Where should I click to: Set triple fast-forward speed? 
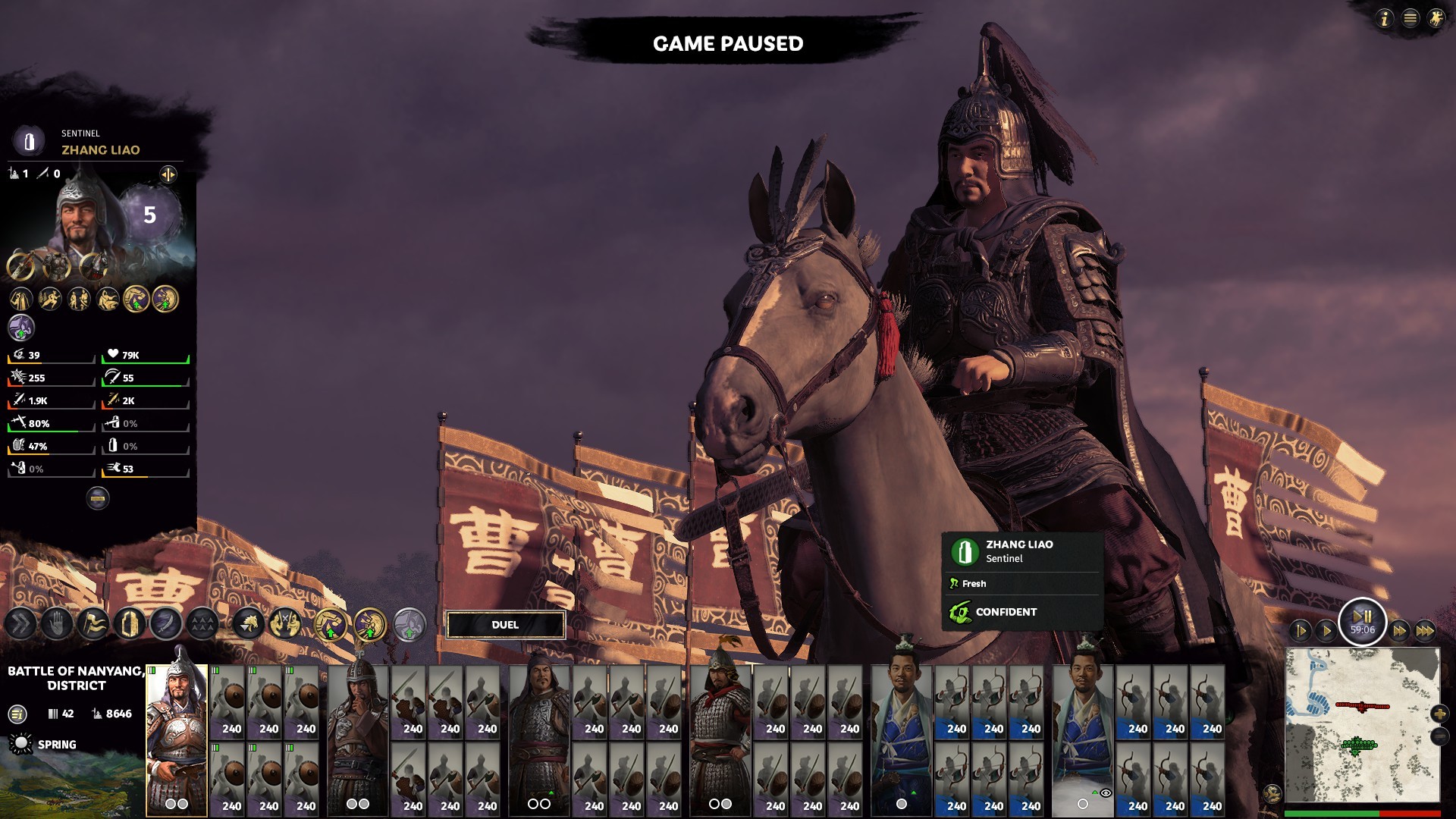pyautogui.click(x=1425, y=631)
